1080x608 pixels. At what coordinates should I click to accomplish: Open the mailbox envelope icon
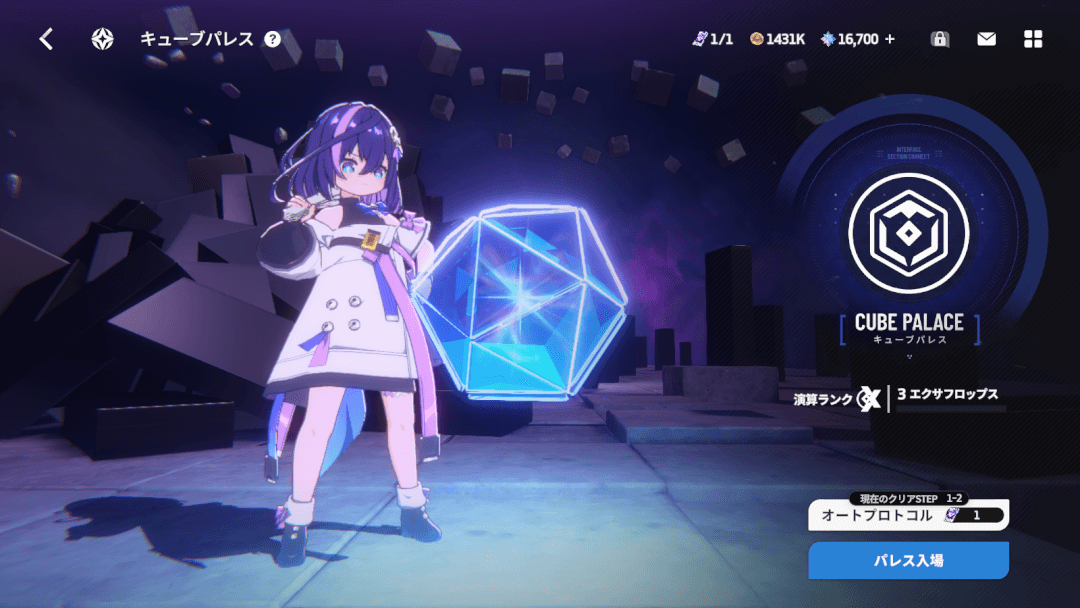(x=987, y=39)
